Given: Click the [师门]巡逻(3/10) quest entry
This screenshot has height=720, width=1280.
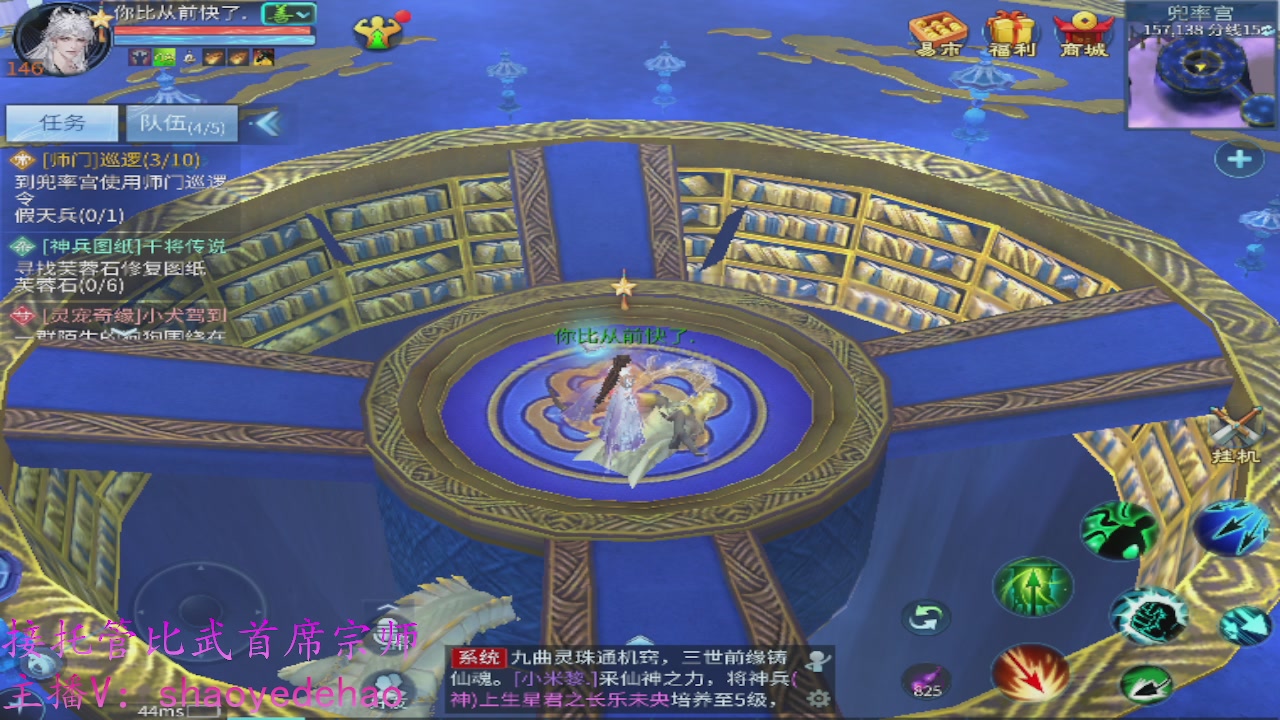Looking at the screenshot, I should pos(120,159).
